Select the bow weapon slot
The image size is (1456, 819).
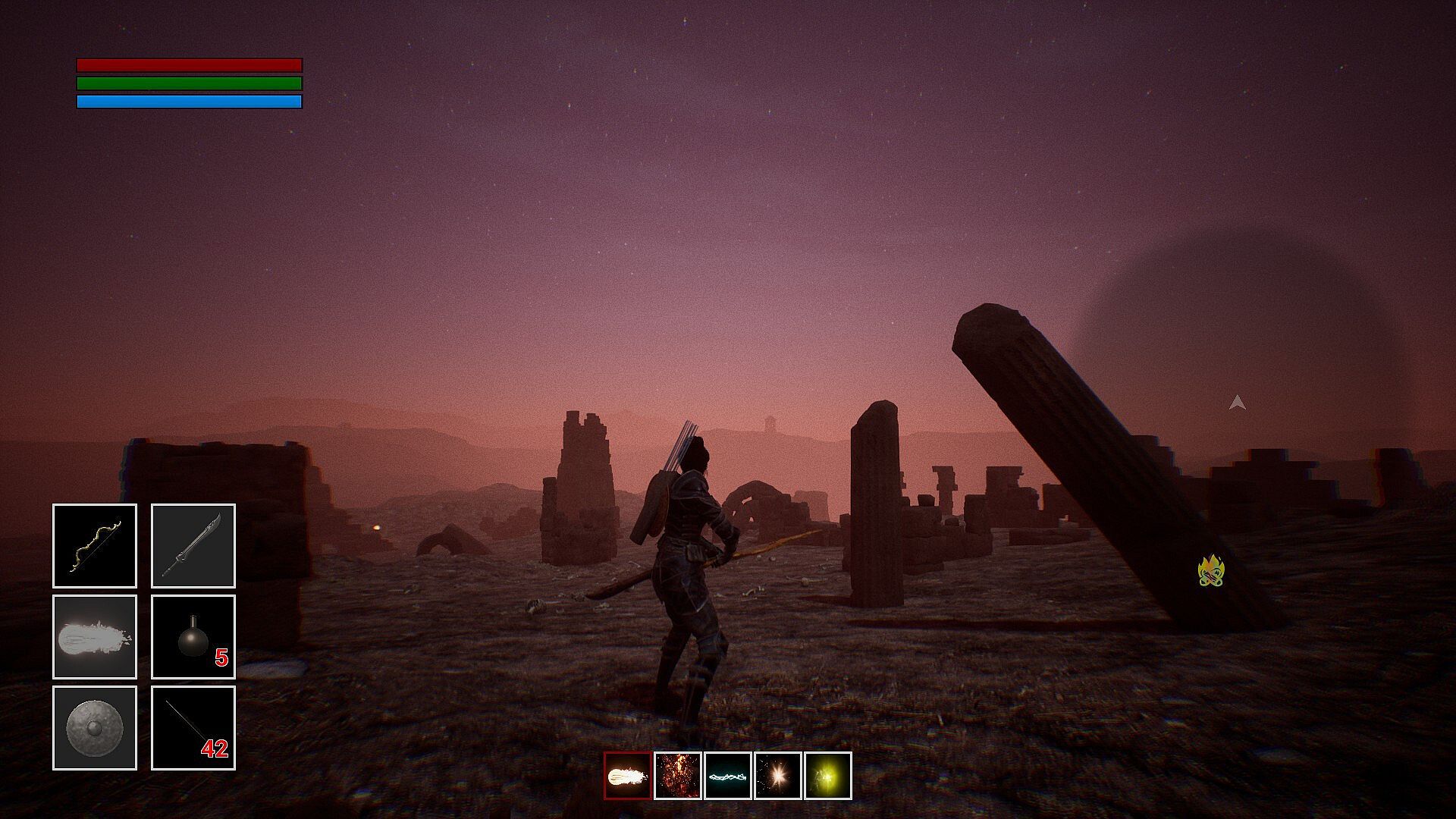tap(95, 546)
